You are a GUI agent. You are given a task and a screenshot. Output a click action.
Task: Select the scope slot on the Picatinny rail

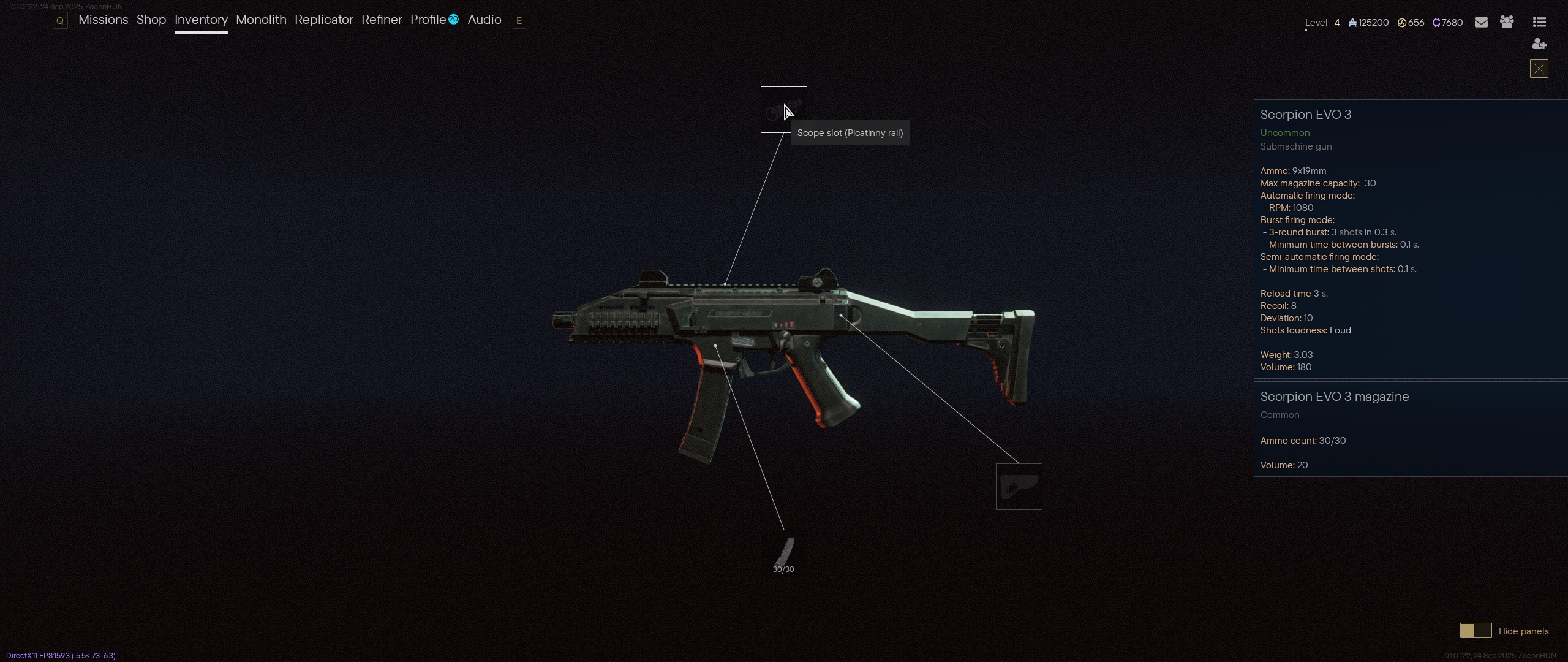(783, 110)
